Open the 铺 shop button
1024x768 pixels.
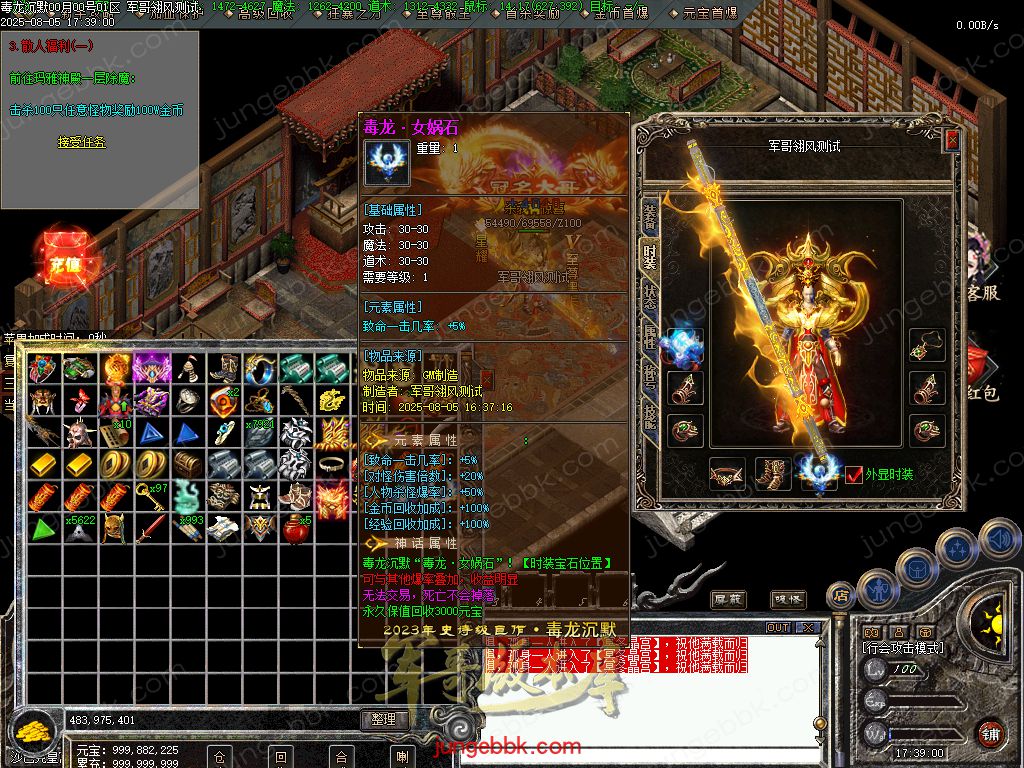989,731
